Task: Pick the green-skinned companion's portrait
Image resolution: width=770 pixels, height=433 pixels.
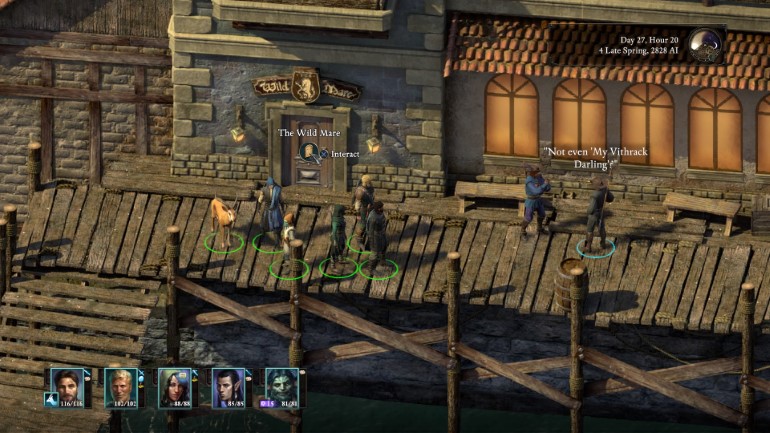Action: (x=282, y=384)
